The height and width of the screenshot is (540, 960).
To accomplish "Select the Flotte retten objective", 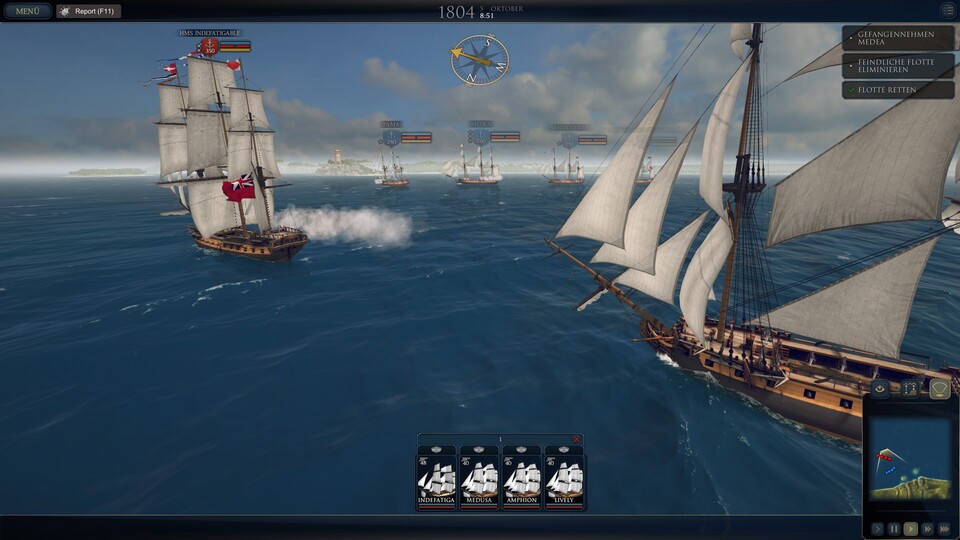I will click(898, 89).
